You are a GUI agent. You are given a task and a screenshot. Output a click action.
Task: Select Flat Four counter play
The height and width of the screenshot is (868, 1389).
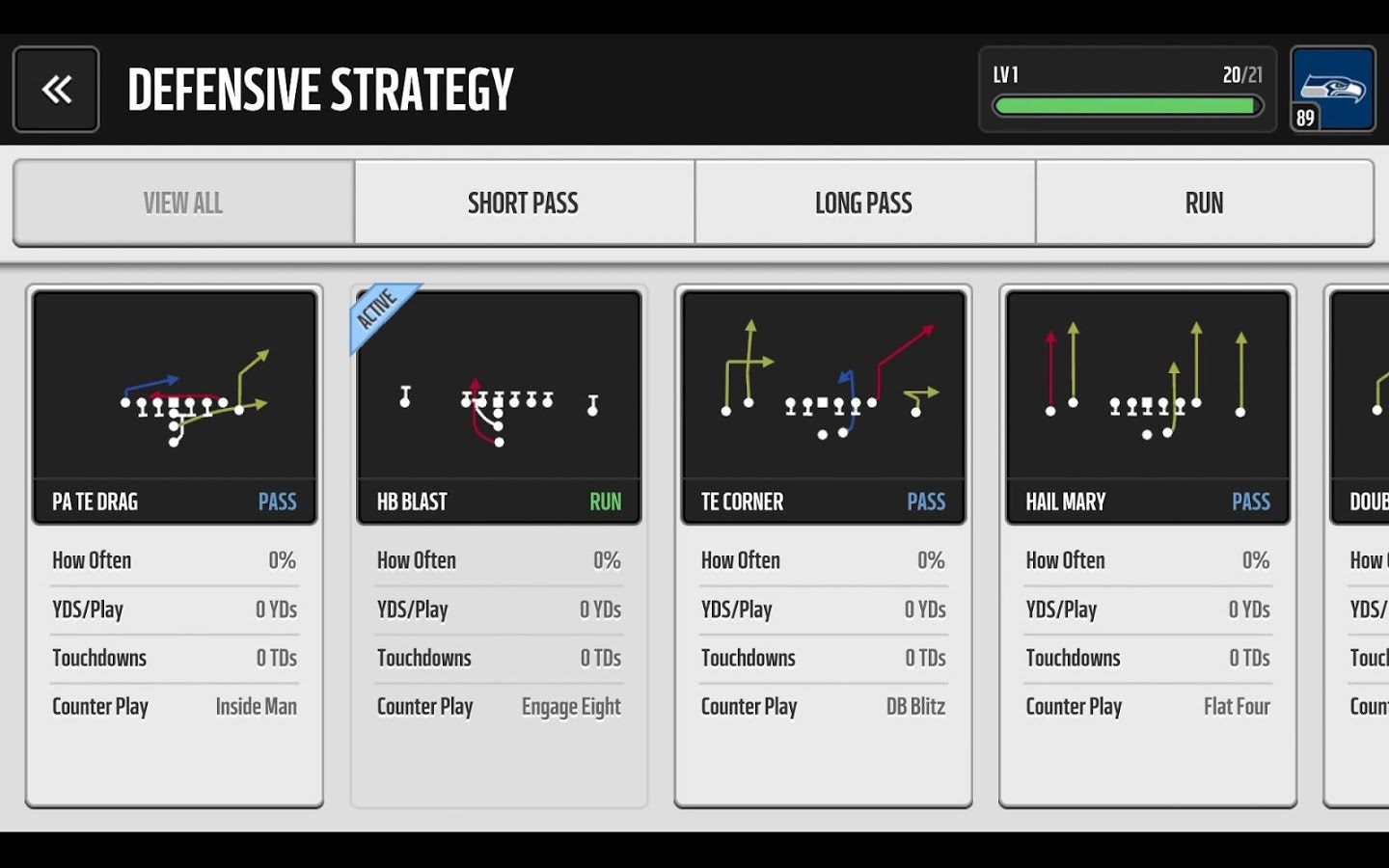click(x=1238, y=707)
